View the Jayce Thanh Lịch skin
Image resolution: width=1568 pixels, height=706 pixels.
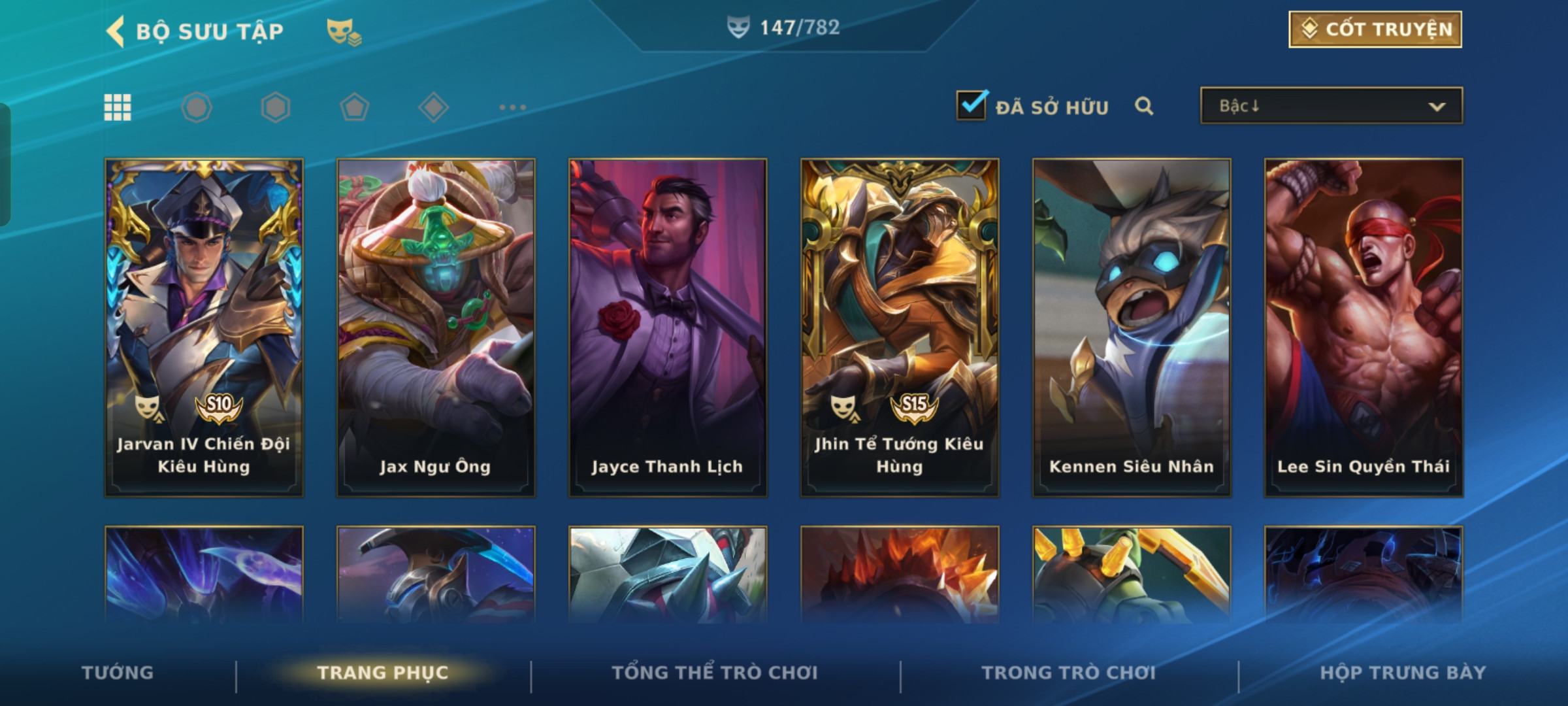[x=668, y=327]
